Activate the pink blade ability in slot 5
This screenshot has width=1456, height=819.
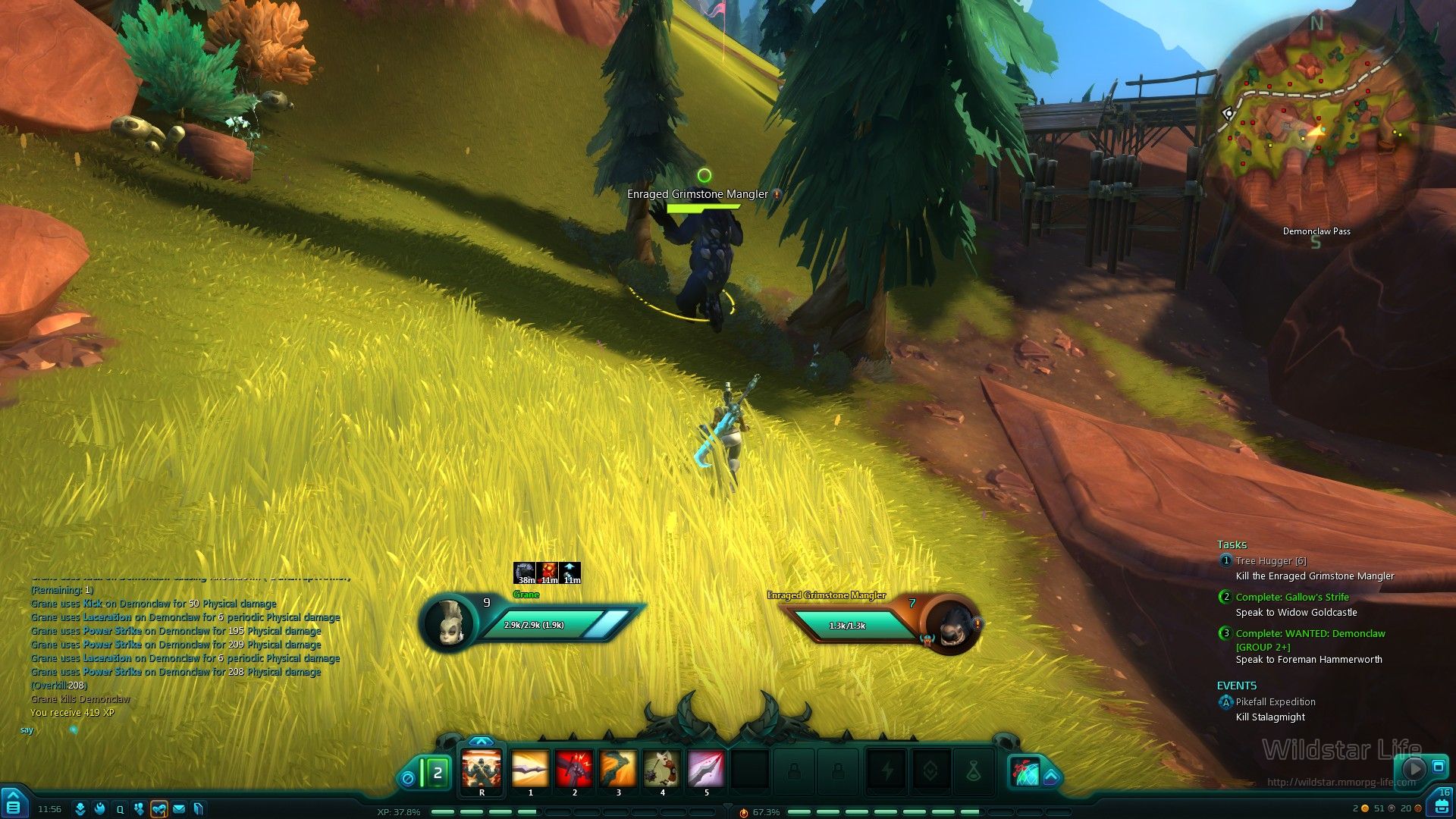pos(706,770)
